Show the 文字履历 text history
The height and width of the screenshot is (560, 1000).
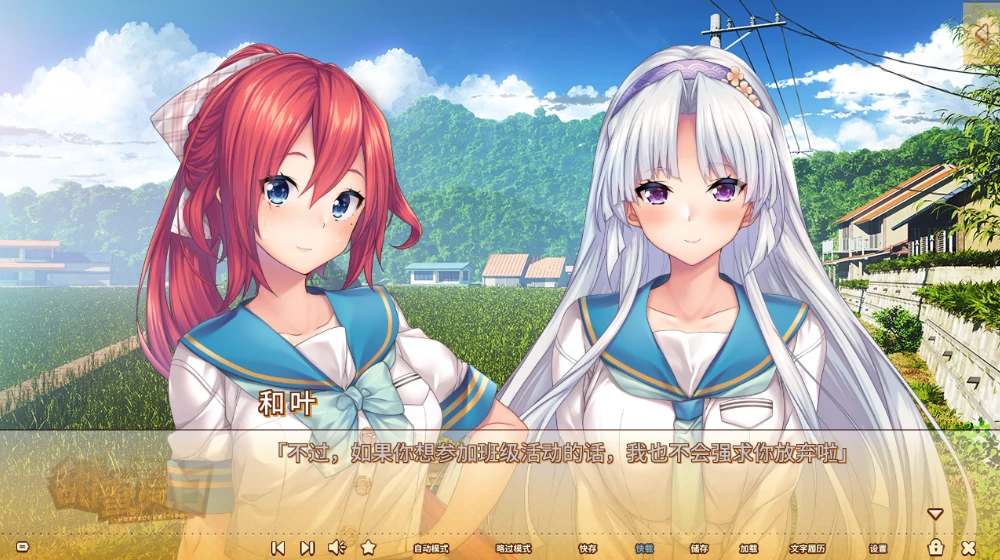(807, 549)
